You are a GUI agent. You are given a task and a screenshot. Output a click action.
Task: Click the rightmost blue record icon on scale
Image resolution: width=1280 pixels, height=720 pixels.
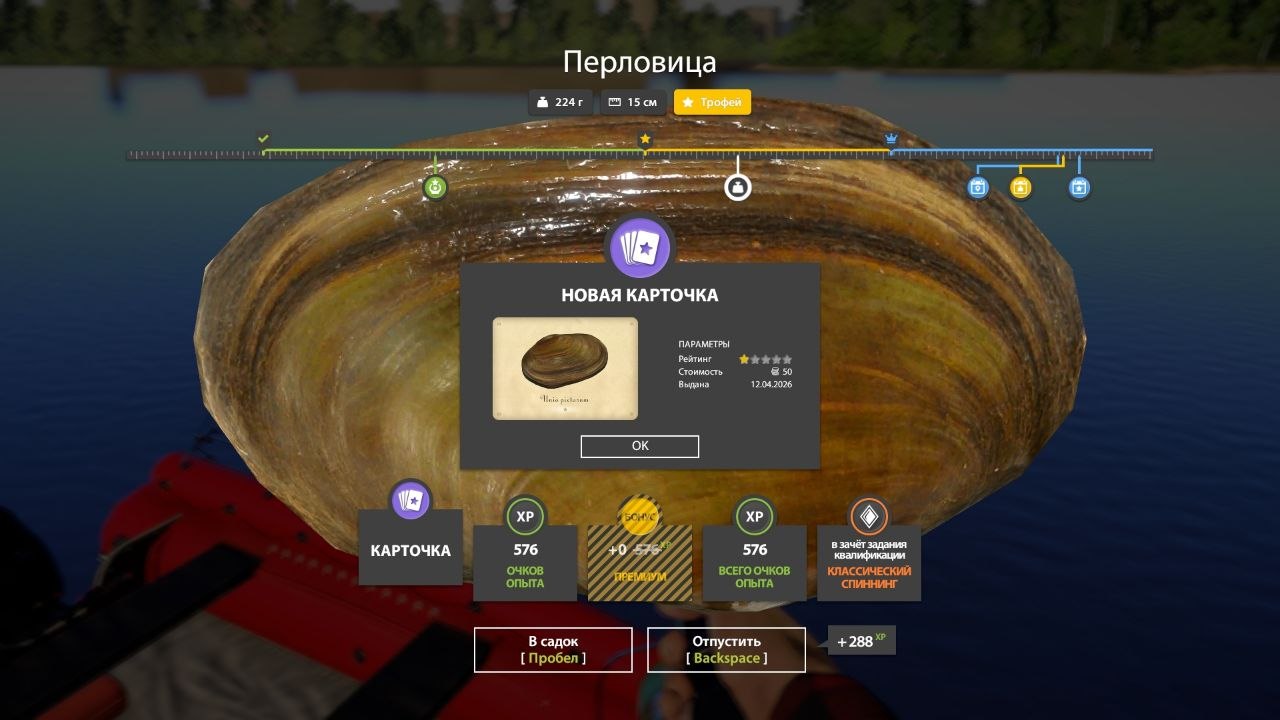(x=1078, y=187)
